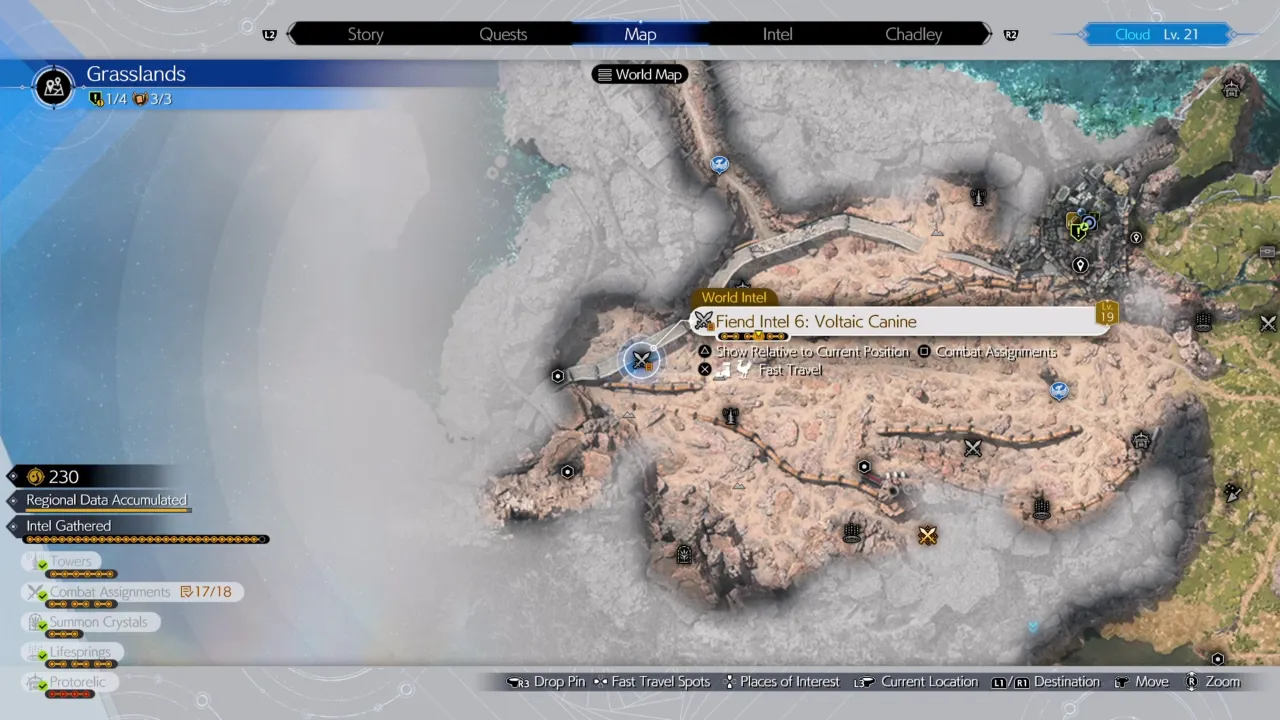1280x720 pixels.
Task: Select the orange enemy X marker near the bottom
Action: click(x=927, y=536)
